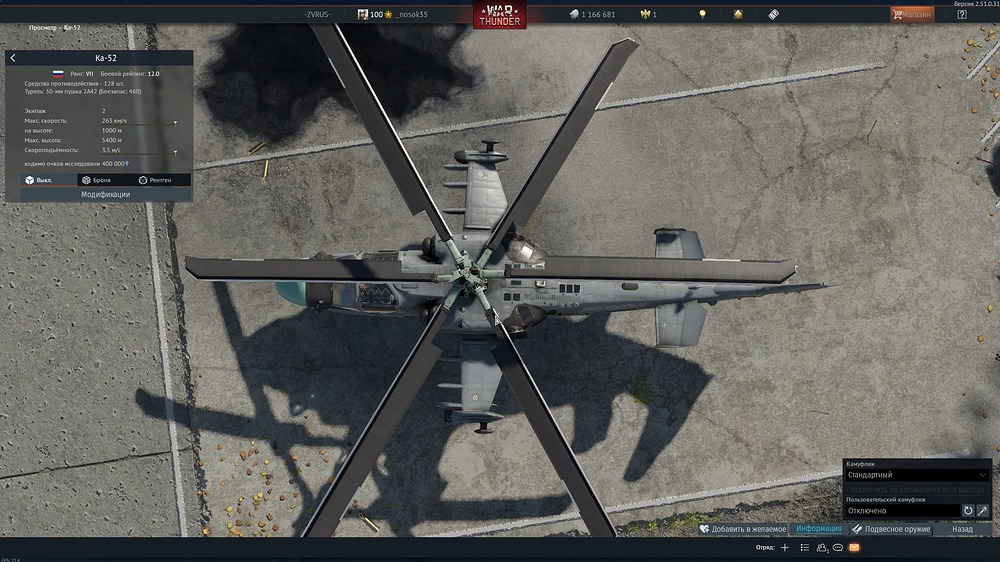Image resolution: width=1000 pixels, height=562 pixels.
Task: Open the Магазин shop
Action: tap(913, 14)
